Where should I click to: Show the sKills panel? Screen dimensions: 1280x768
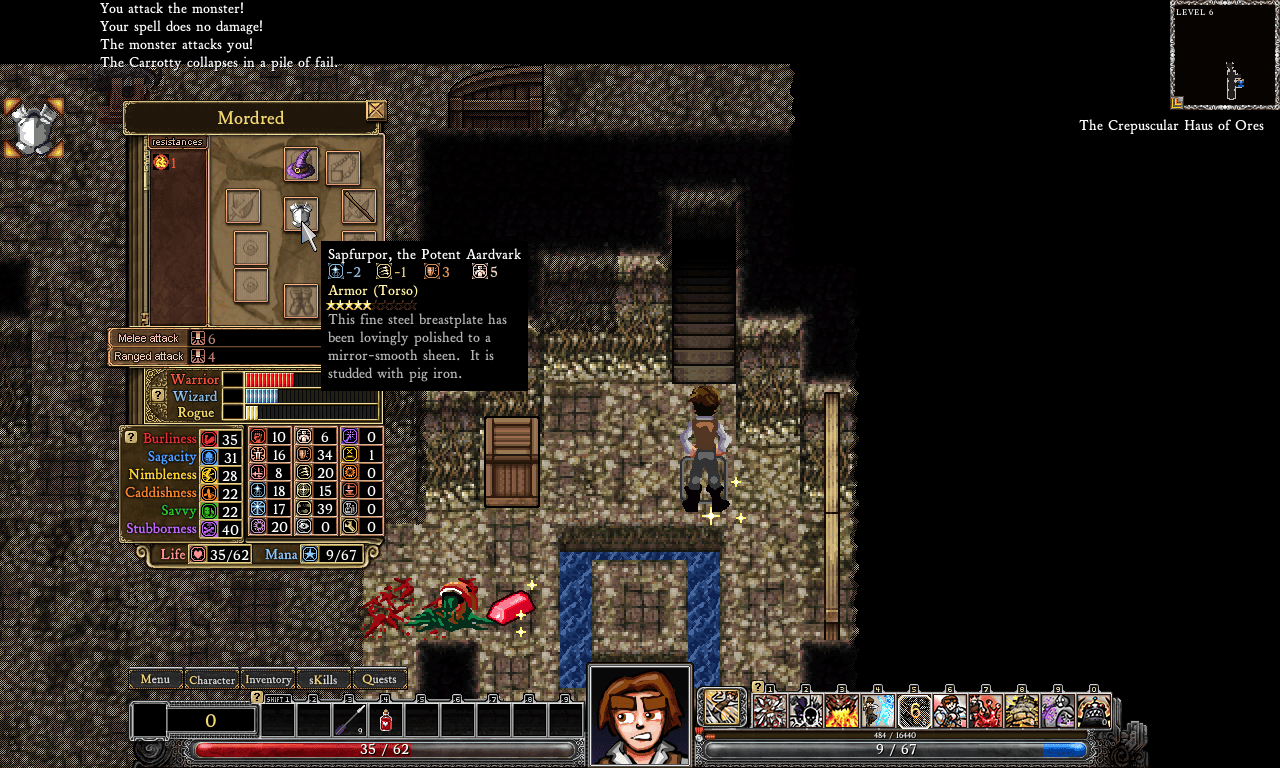click(x=323, y=679)
